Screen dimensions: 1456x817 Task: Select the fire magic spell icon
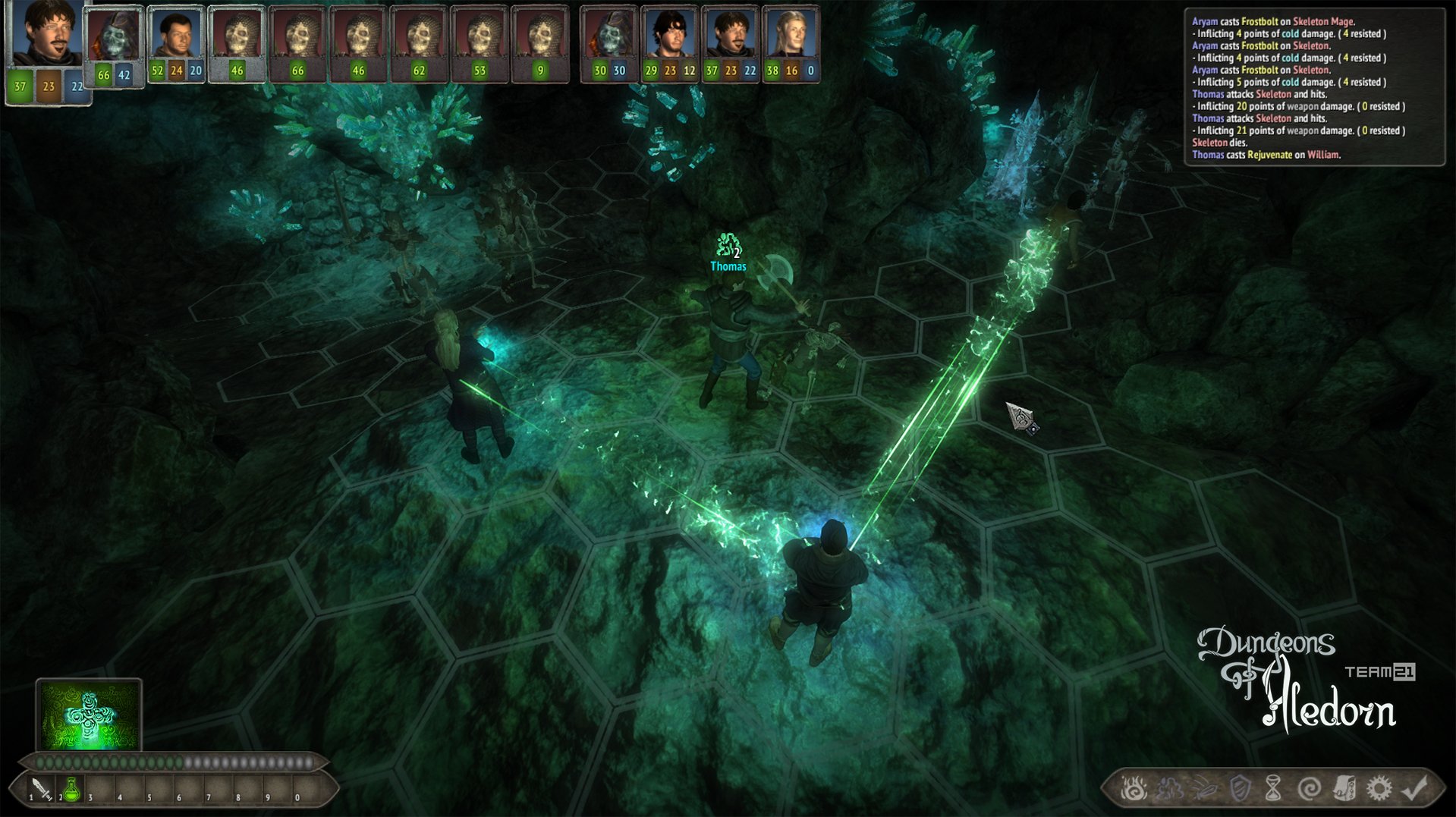[1134, 789]
